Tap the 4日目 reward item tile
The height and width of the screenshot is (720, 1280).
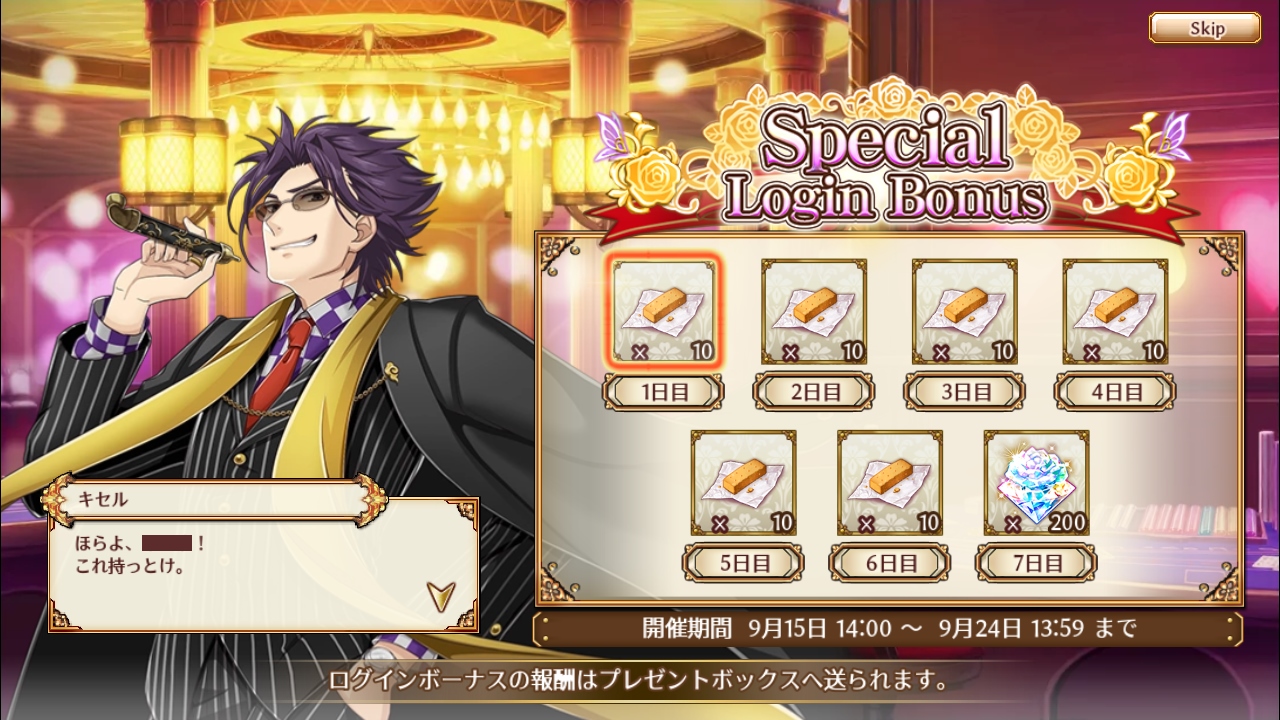(x=1115, y=311)
